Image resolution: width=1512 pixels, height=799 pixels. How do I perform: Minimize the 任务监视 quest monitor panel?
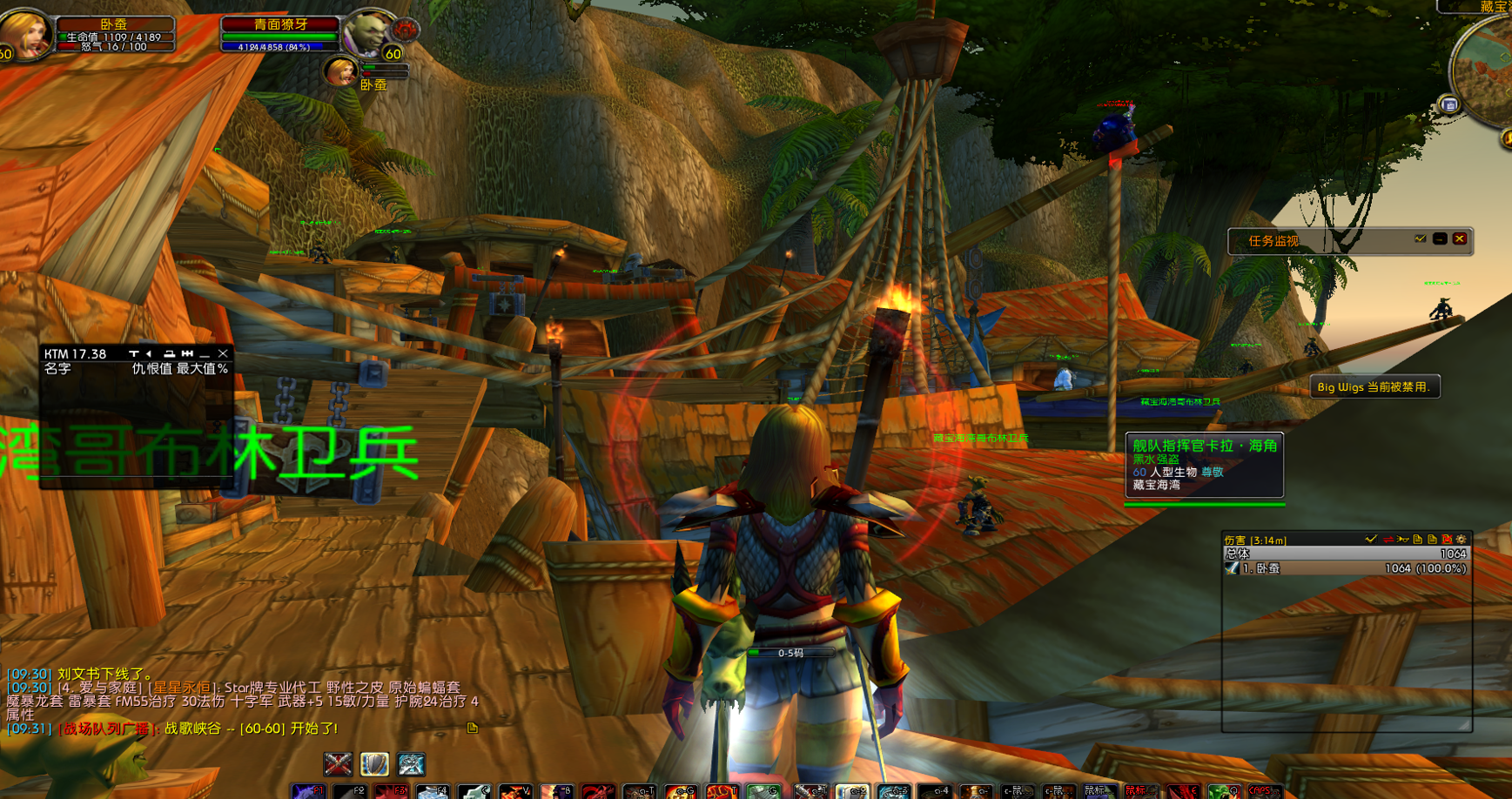point(1440,239)
